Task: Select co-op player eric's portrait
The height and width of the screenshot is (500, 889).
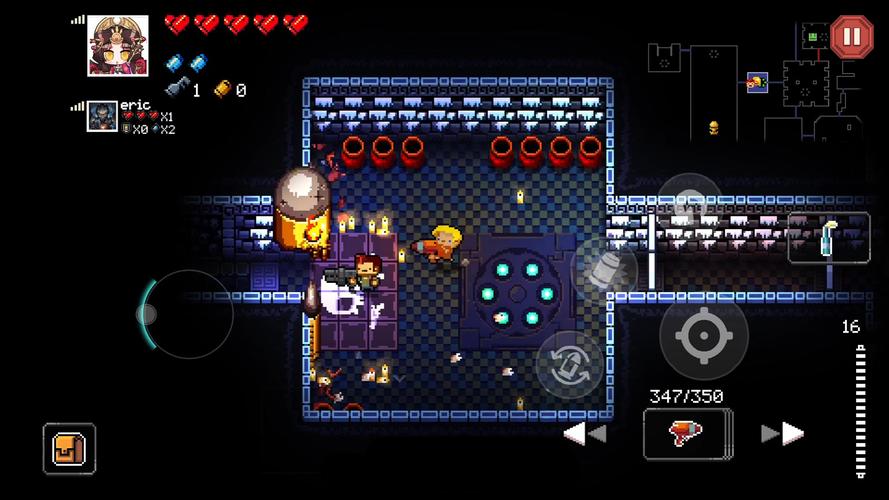Action: [x=102, y=118]
